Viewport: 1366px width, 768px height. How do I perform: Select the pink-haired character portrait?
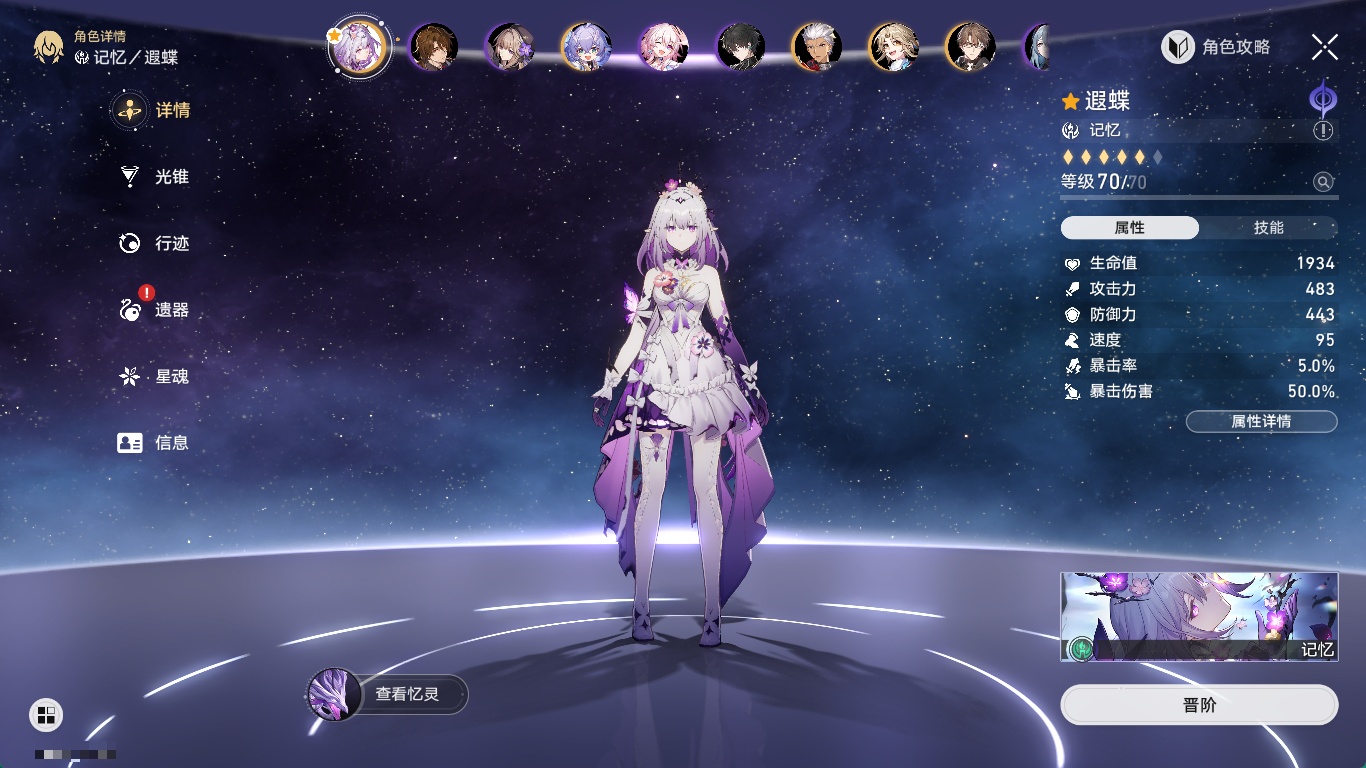[664, 47]
